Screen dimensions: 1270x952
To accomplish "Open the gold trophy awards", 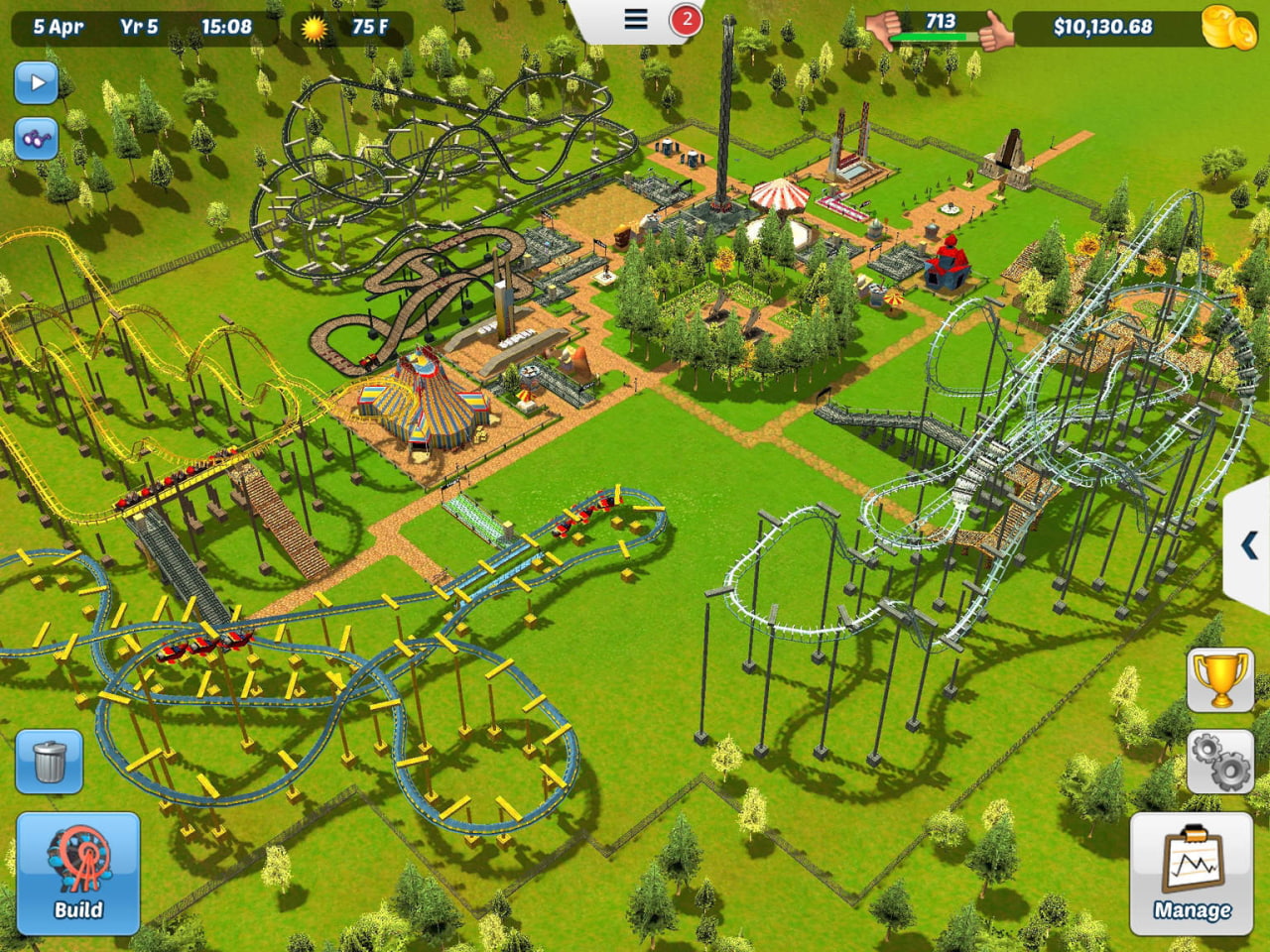I will 1220,679.
